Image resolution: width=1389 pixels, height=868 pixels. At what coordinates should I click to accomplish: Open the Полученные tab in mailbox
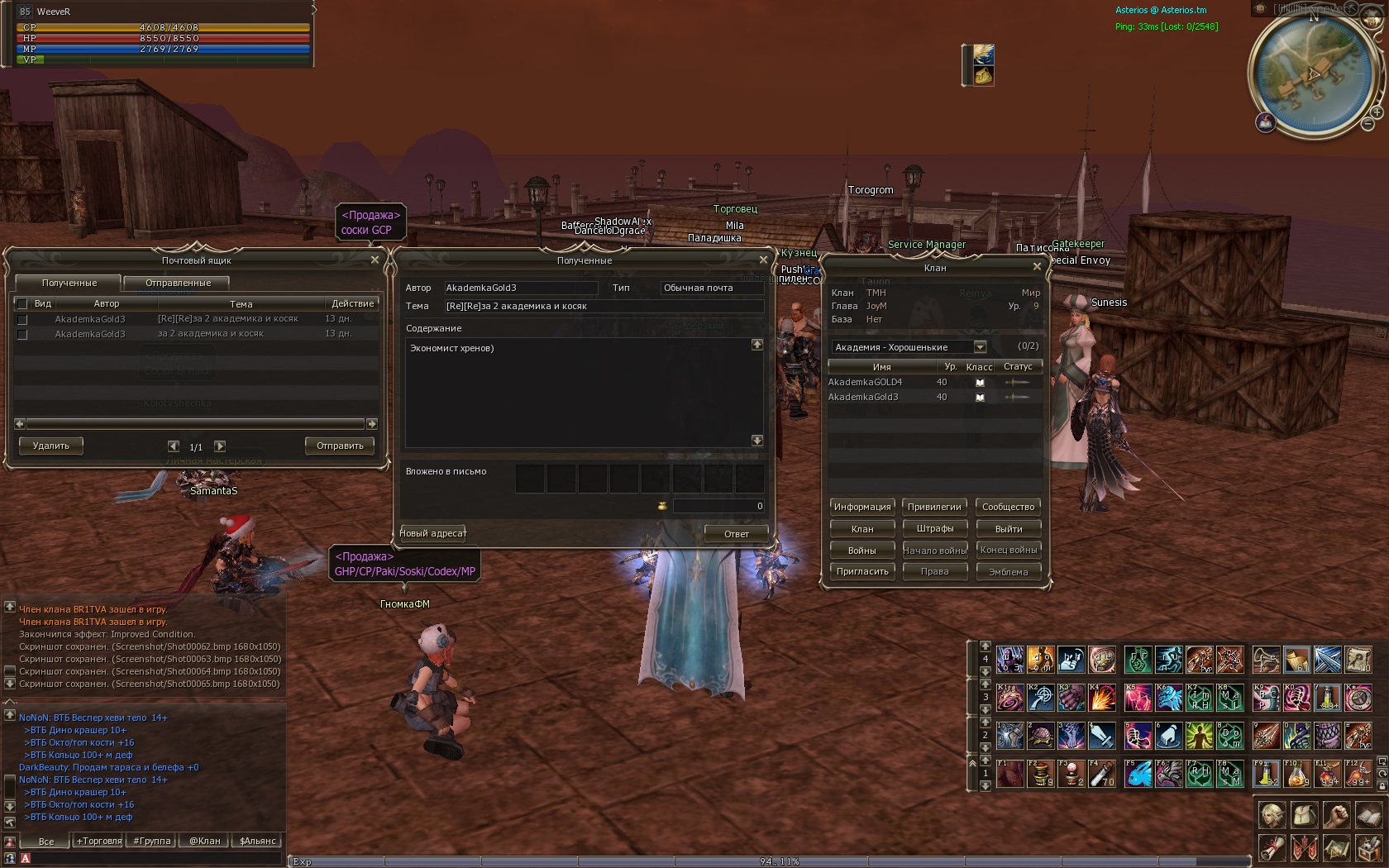click(69, 283)
